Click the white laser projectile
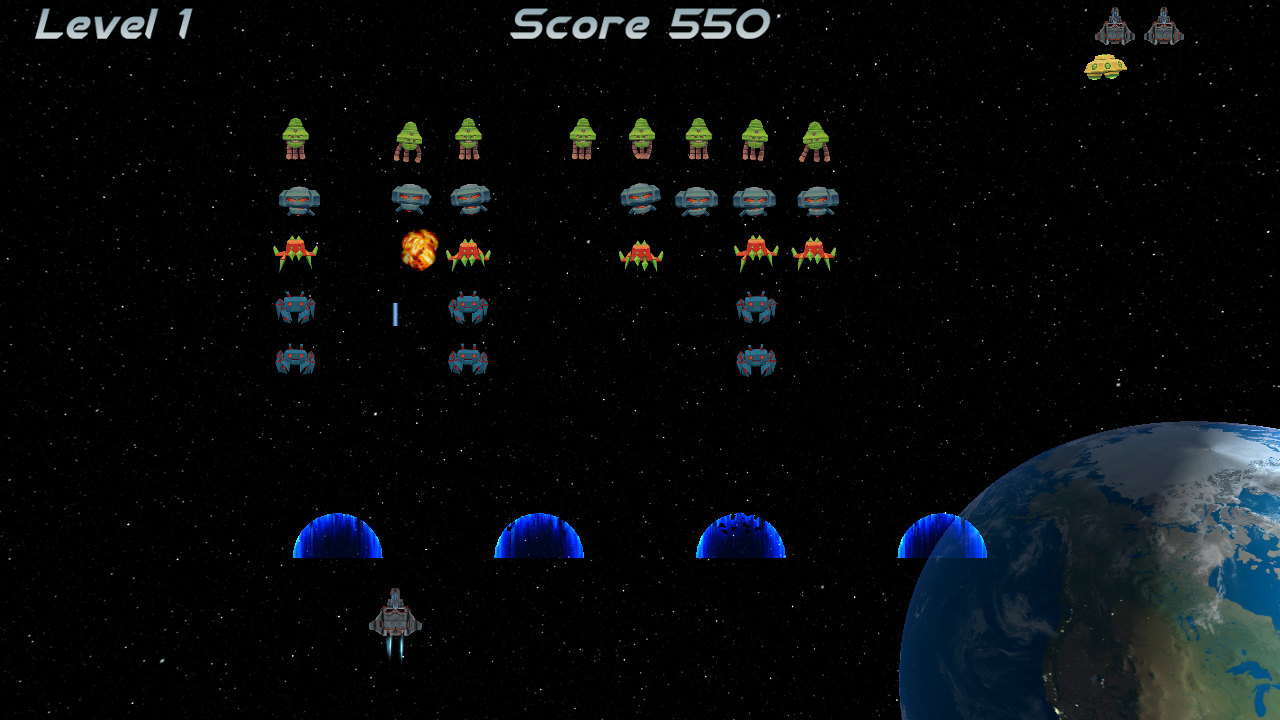Screen dimensions: 1280x720 tap(396, 315)
